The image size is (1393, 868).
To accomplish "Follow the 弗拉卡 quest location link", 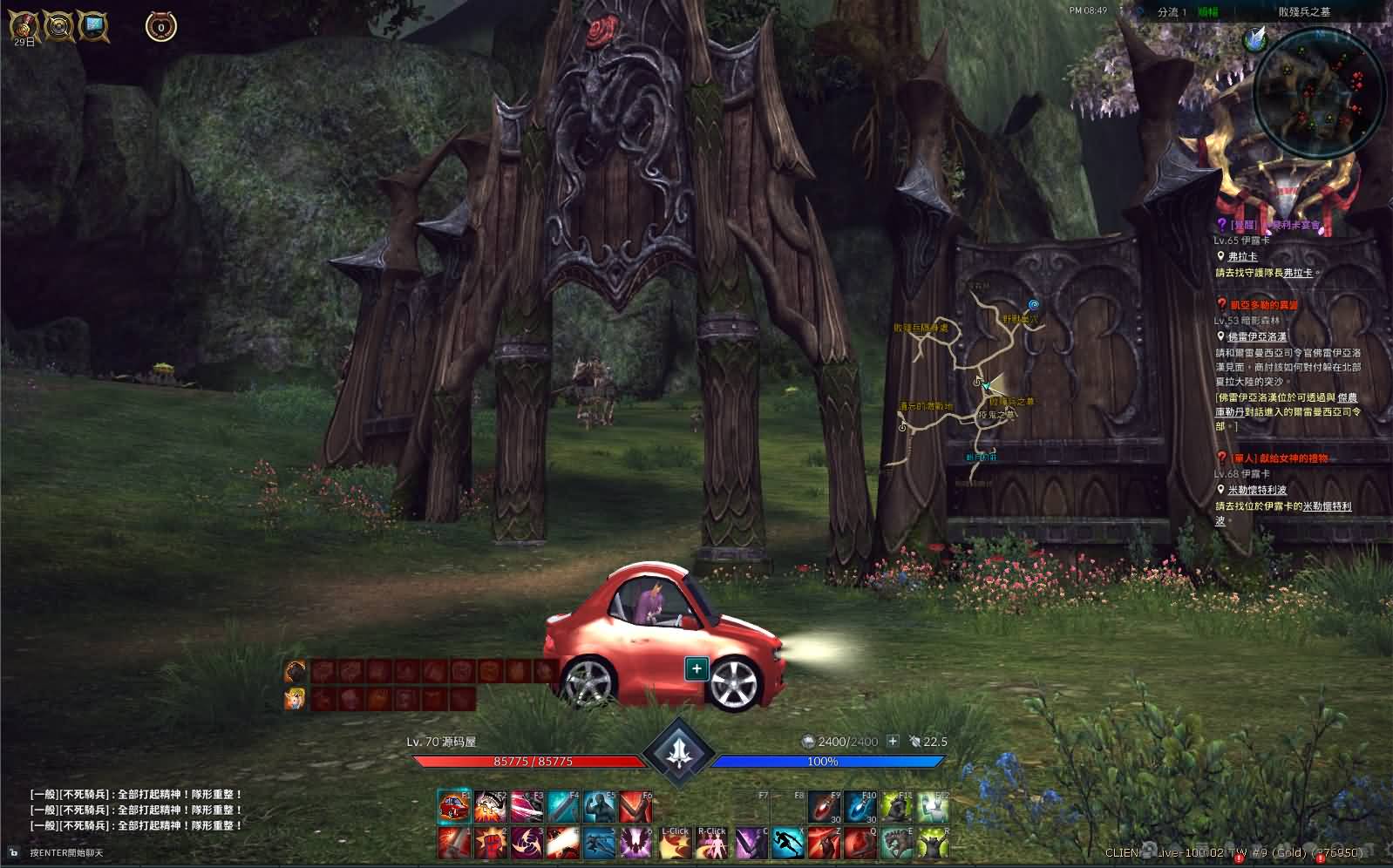I will (x=1242, y=257).
